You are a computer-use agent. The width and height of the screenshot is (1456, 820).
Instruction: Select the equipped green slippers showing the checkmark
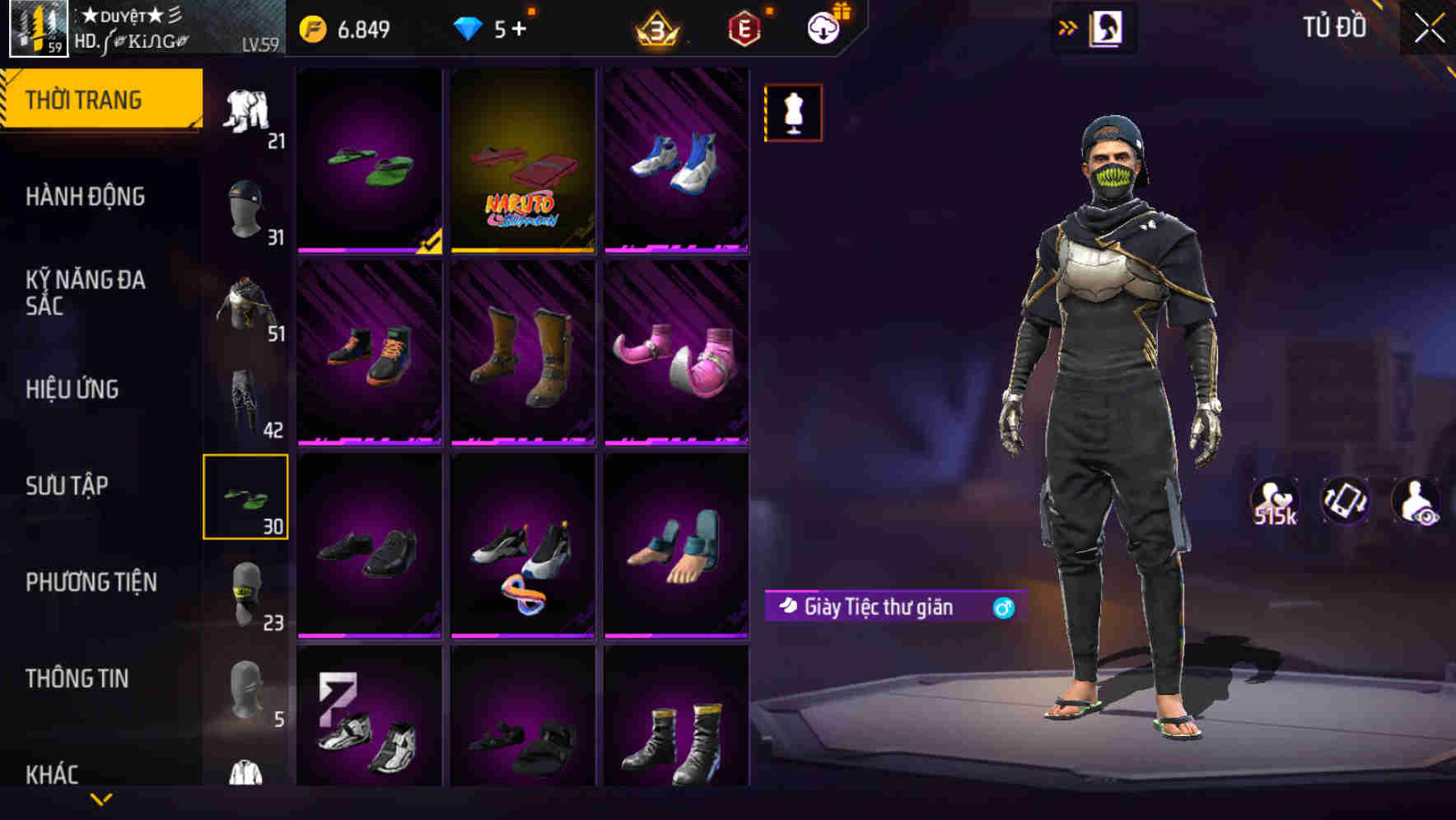click(x=370, y=162)
